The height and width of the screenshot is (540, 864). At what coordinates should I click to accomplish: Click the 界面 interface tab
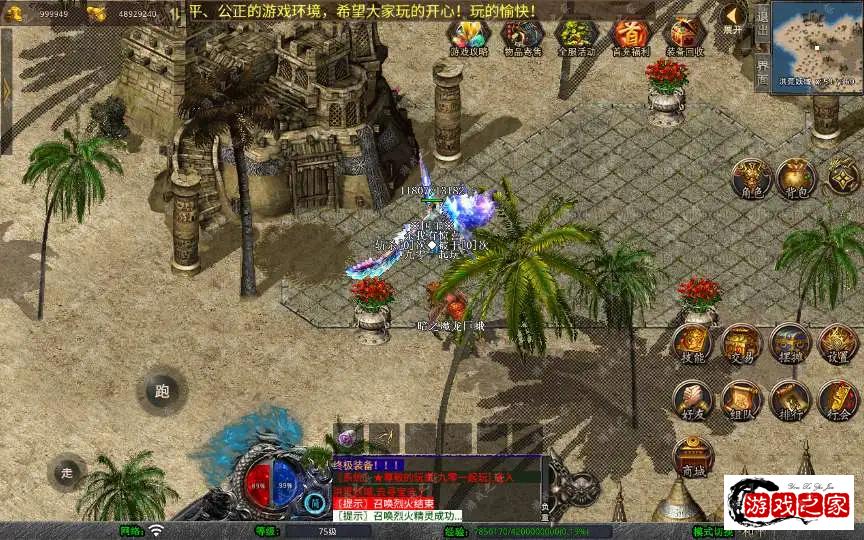[762, 71]
